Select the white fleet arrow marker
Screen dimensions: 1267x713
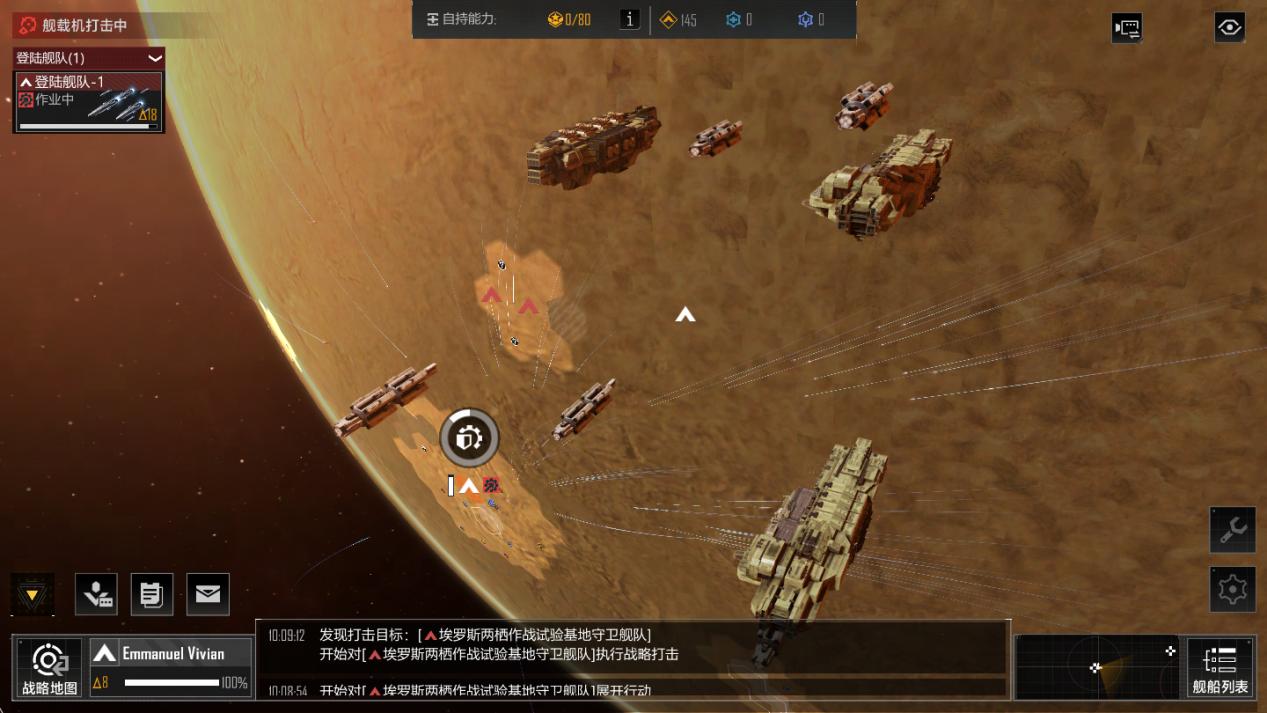pos(685,315)
